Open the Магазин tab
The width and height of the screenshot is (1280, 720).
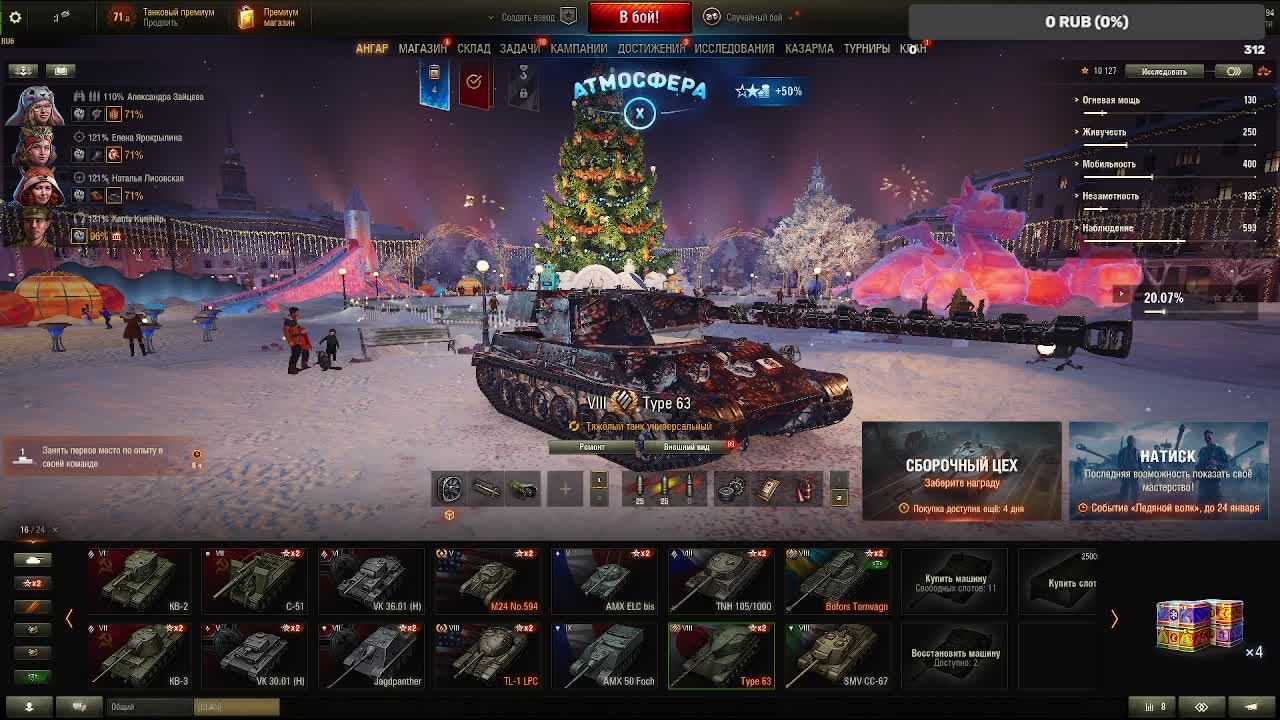[x=422, y=48]
